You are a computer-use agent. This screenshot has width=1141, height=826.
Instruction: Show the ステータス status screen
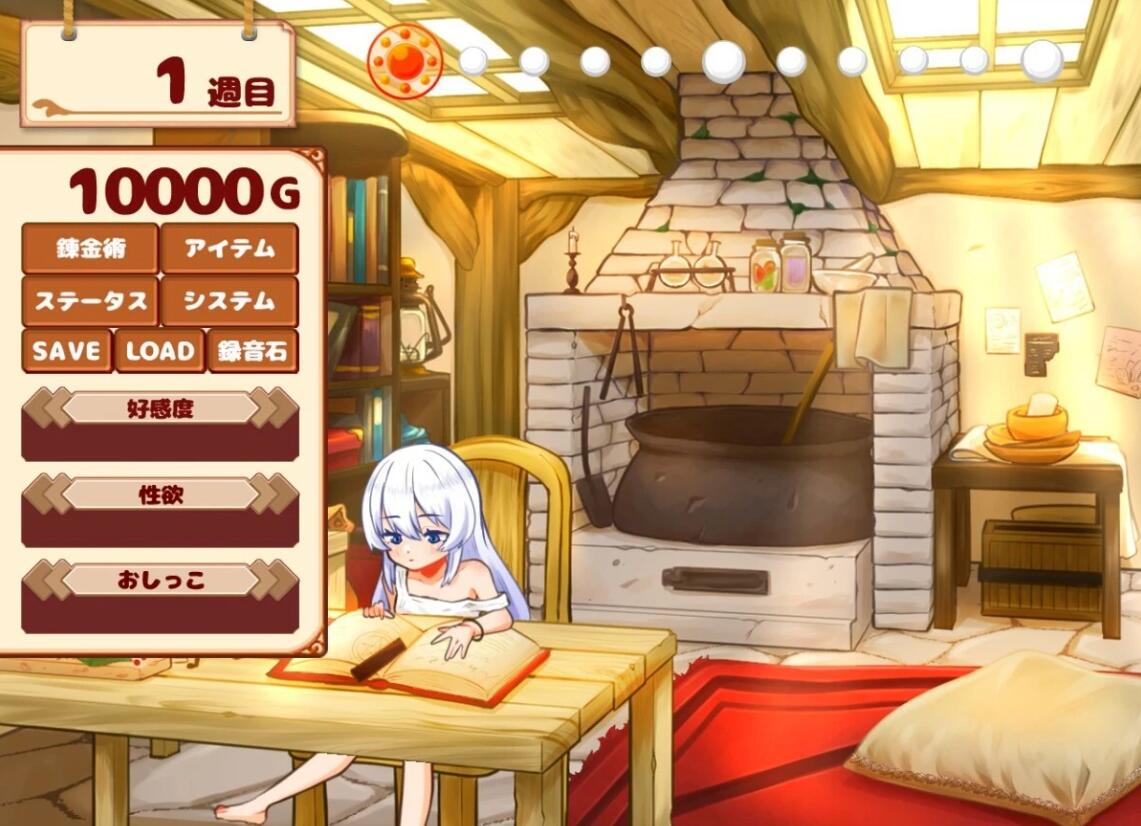click(x=90, y=301)
